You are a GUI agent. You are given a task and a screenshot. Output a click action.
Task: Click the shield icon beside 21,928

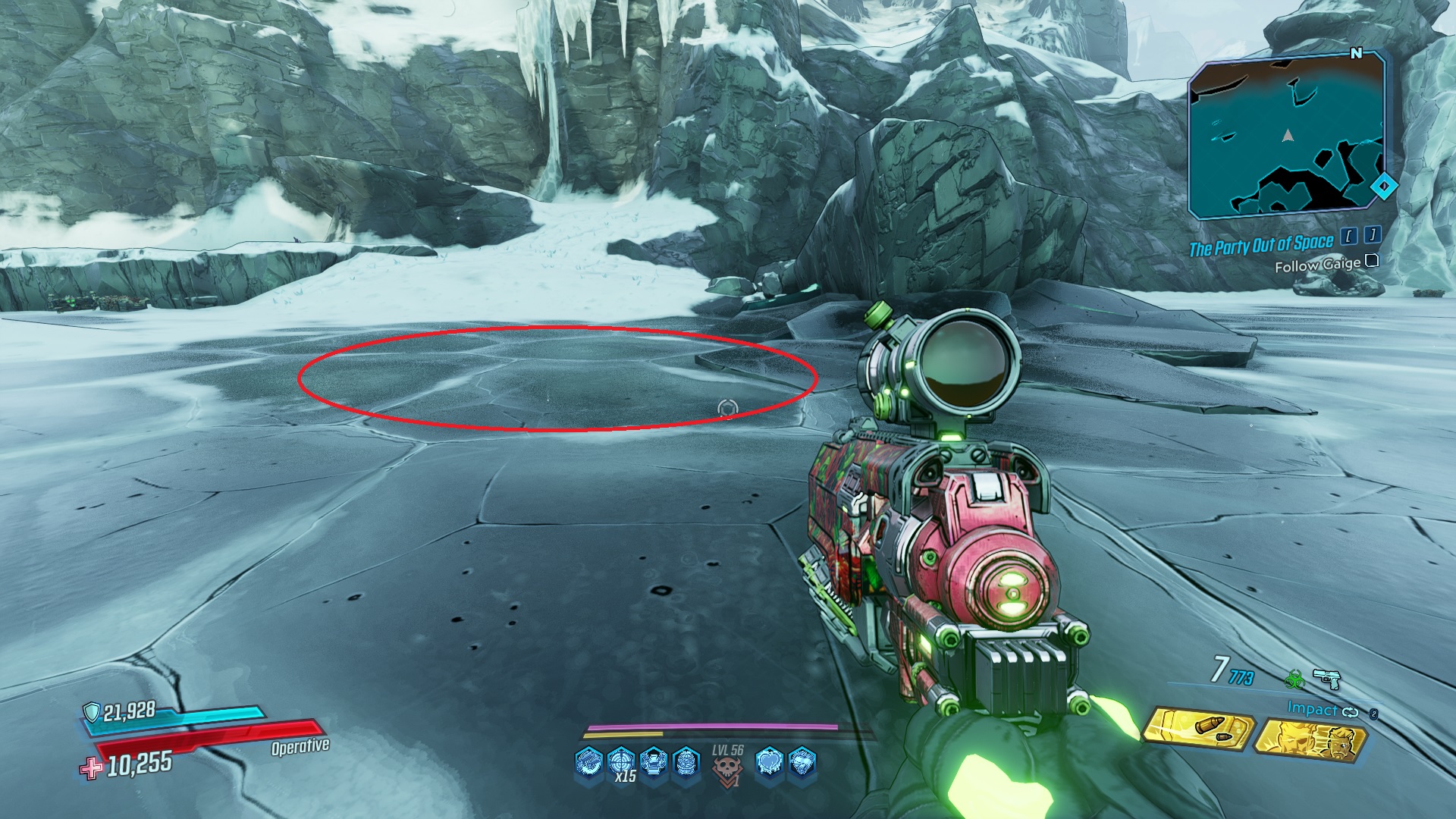point(92,711)
